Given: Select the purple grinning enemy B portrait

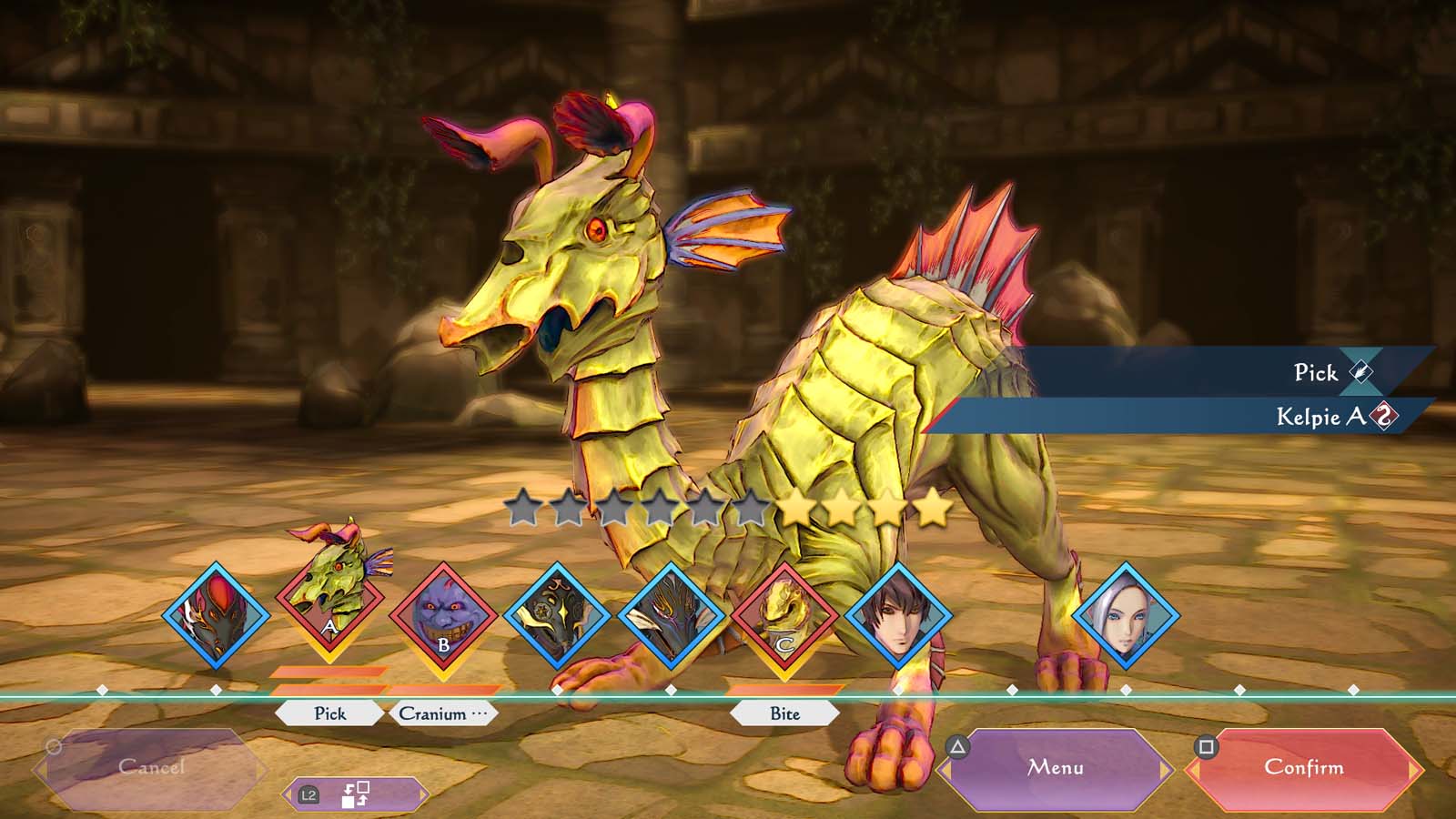Looking at the screenshot, I should [443, 616].
